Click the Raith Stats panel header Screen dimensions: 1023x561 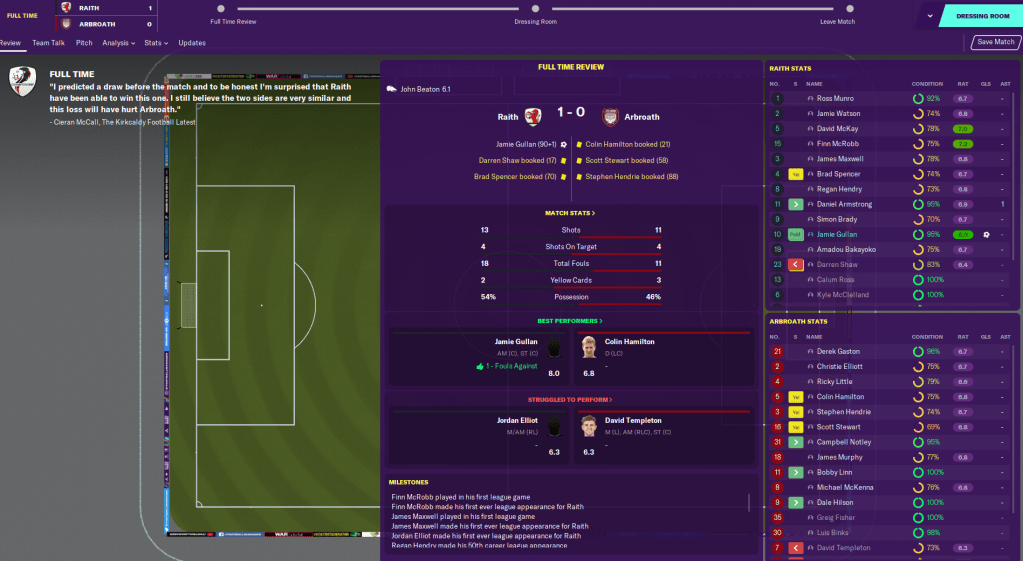pyautogui.click(x=789, y=68)
